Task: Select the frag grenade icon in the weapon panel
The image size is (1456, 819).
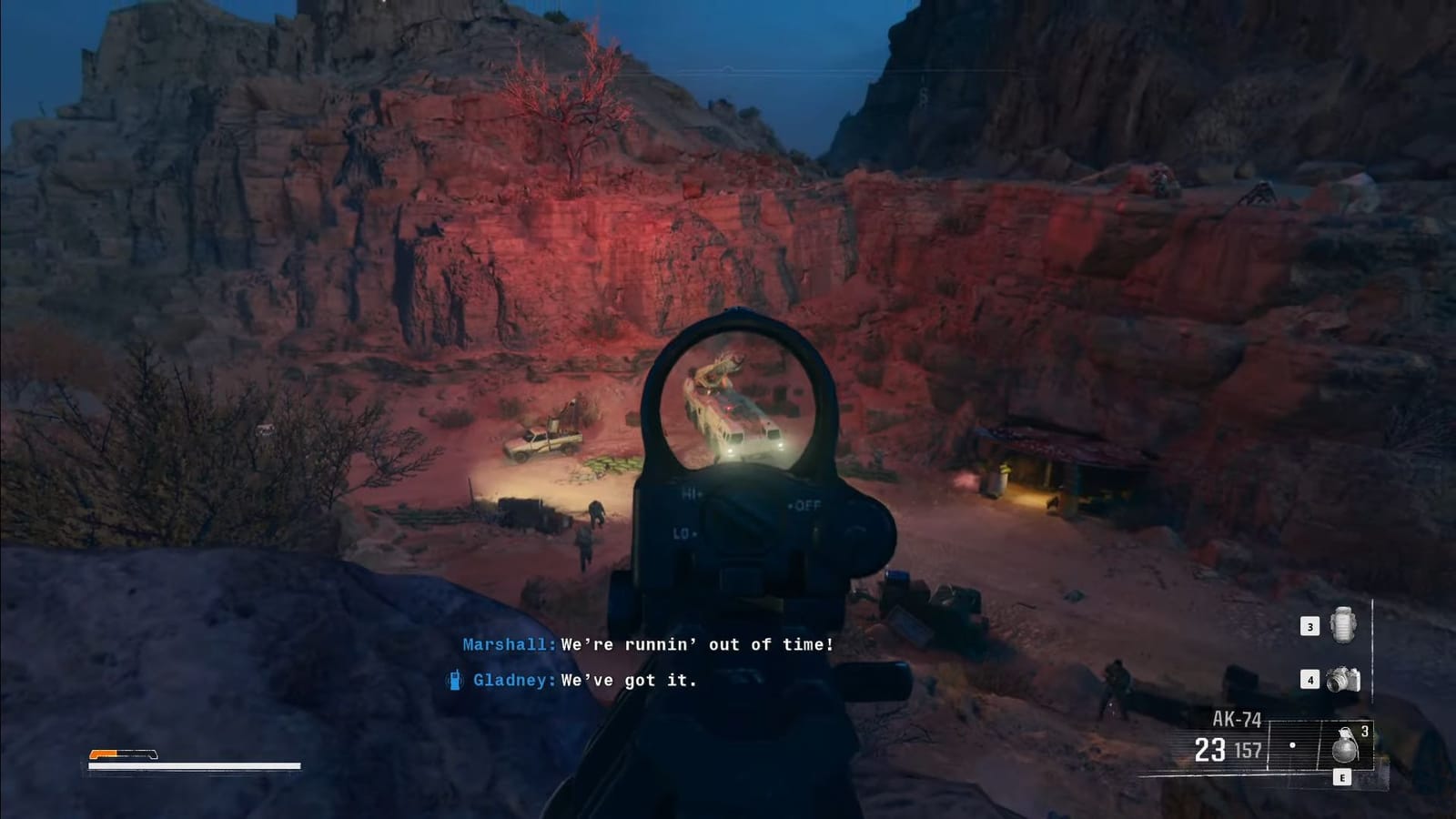Action: pyautogui.click(x=1348, y=746)
